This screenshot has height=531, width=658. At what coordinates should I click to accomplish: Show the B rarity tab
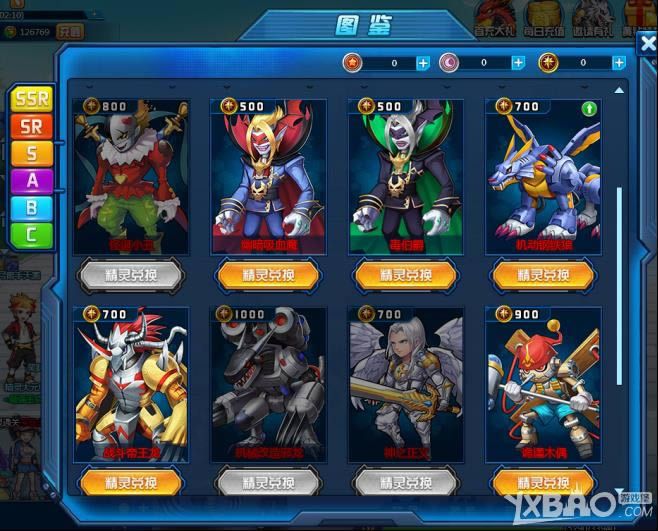(32, 207)
